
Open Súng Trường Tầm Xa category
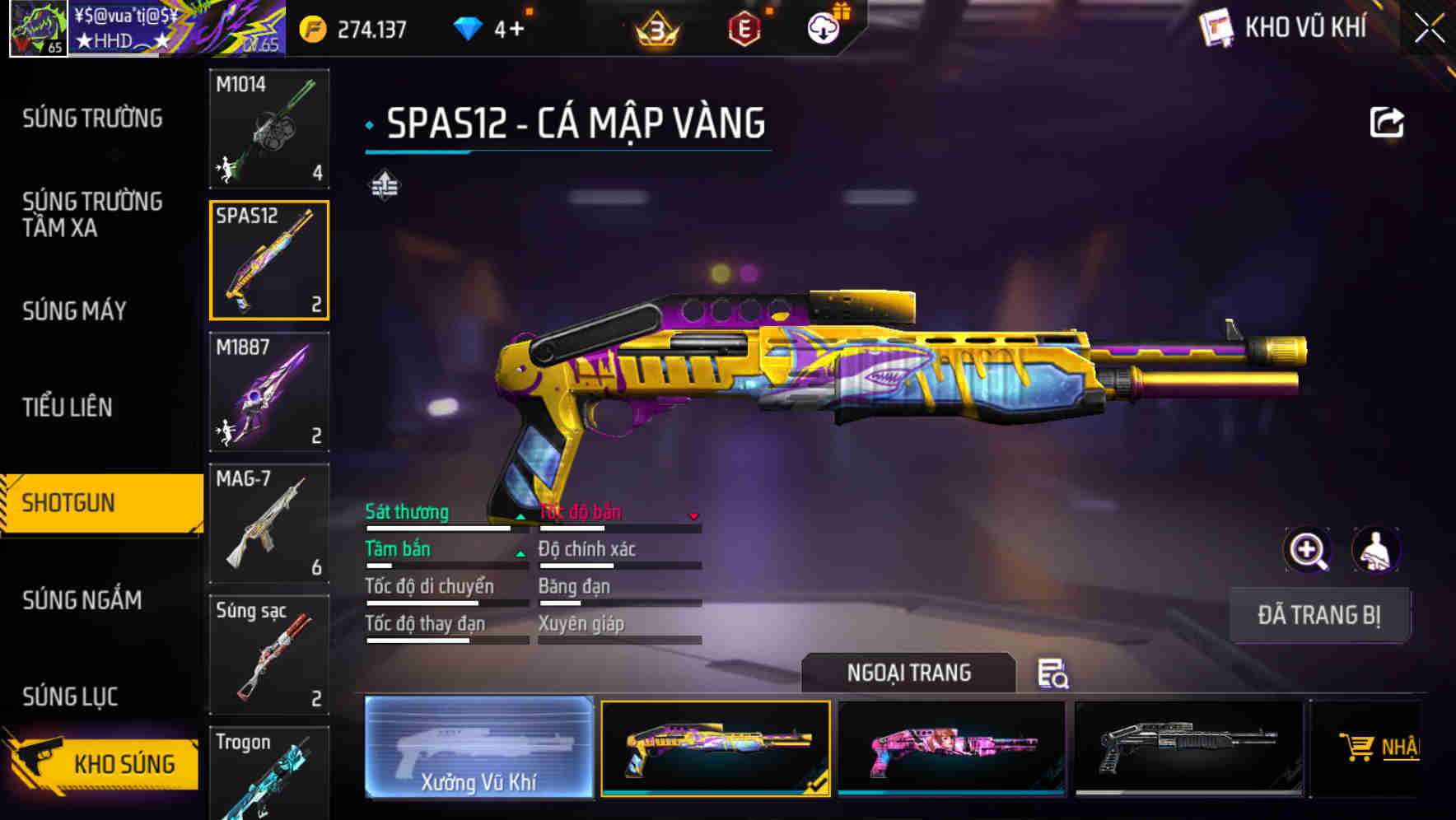tap(92, 214)
